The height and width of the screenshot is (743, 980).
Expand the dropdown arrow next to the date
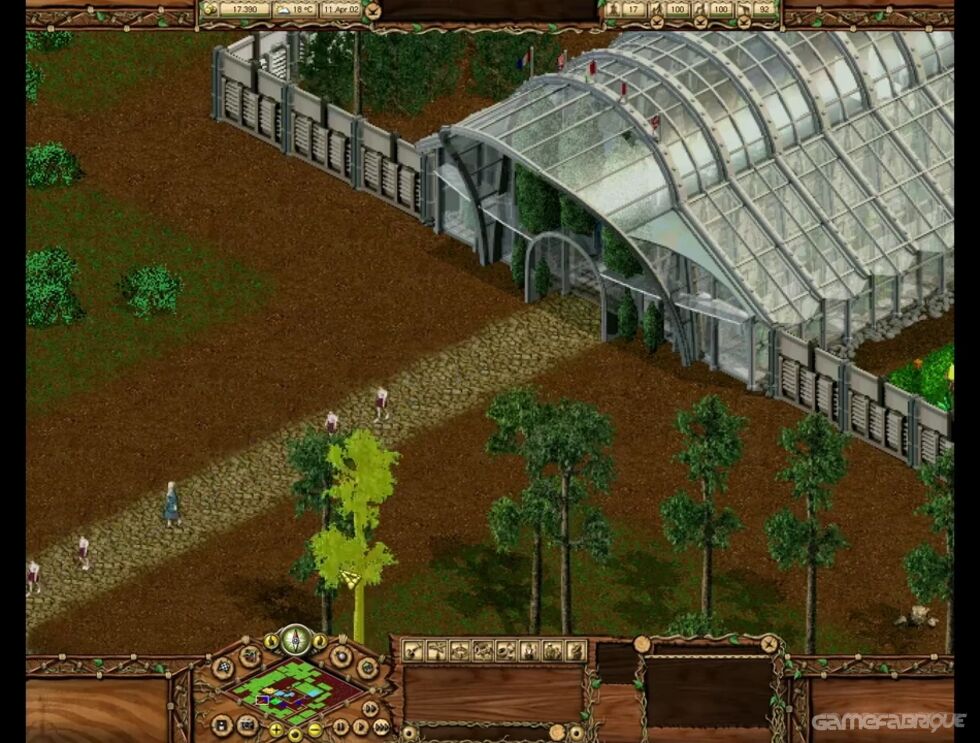pos(373,11)
